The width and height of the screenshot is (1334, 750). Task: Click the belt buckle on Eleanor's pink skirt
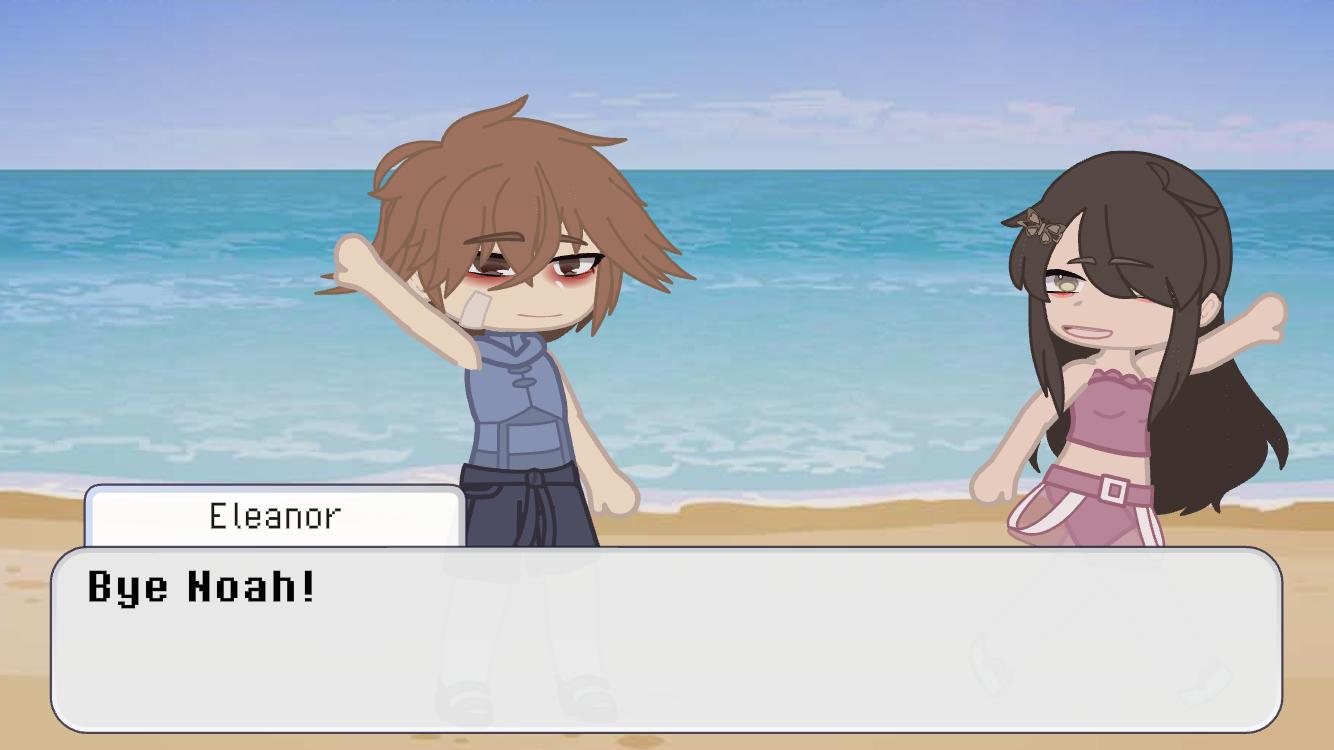pos(1113,488)
